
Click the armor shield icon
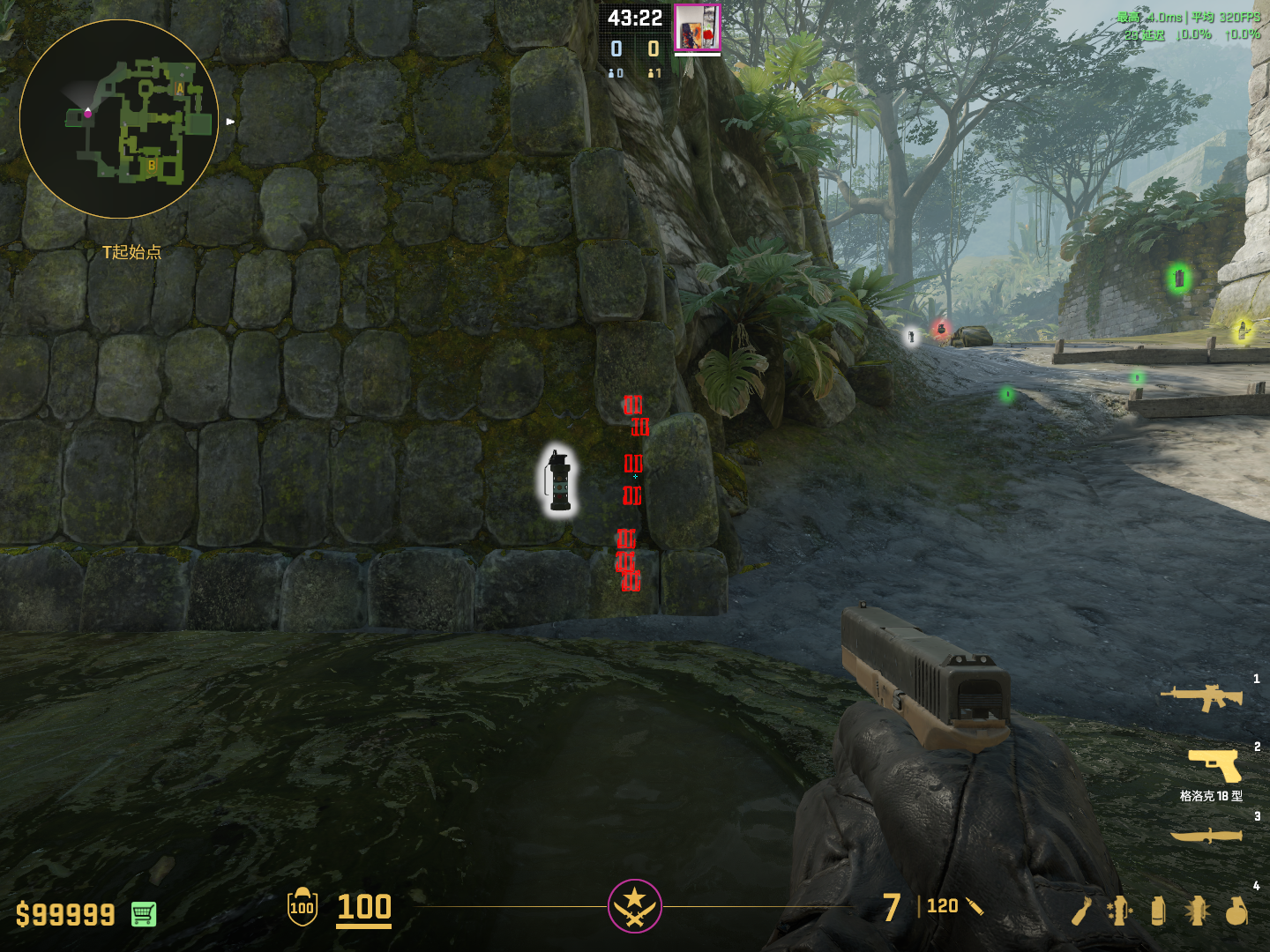pos(302,907)
